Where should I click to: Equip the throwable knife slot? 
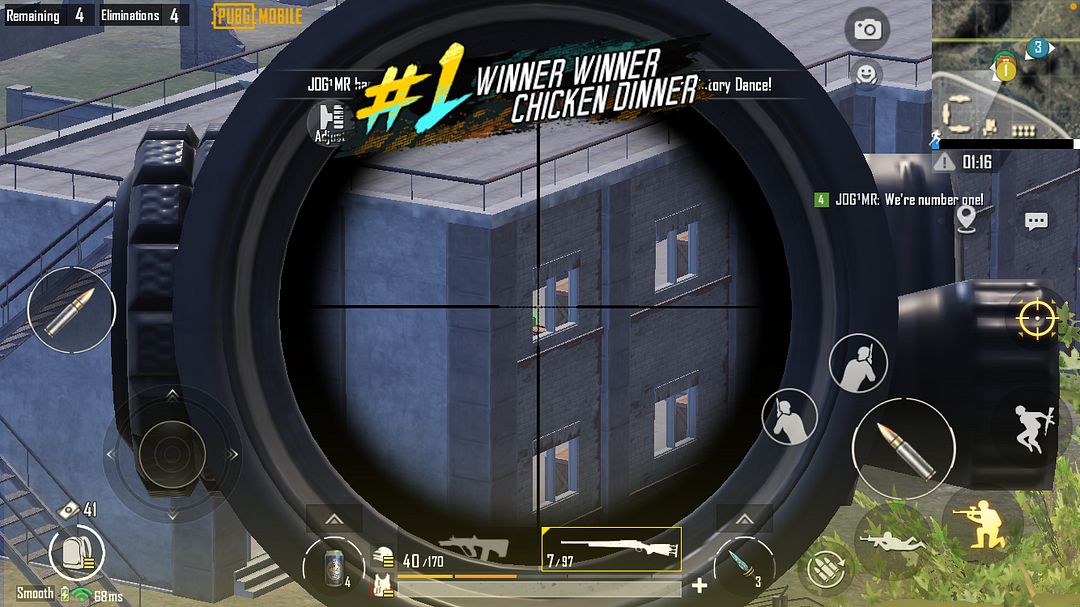pyautogui.click(x=744, y=565)
